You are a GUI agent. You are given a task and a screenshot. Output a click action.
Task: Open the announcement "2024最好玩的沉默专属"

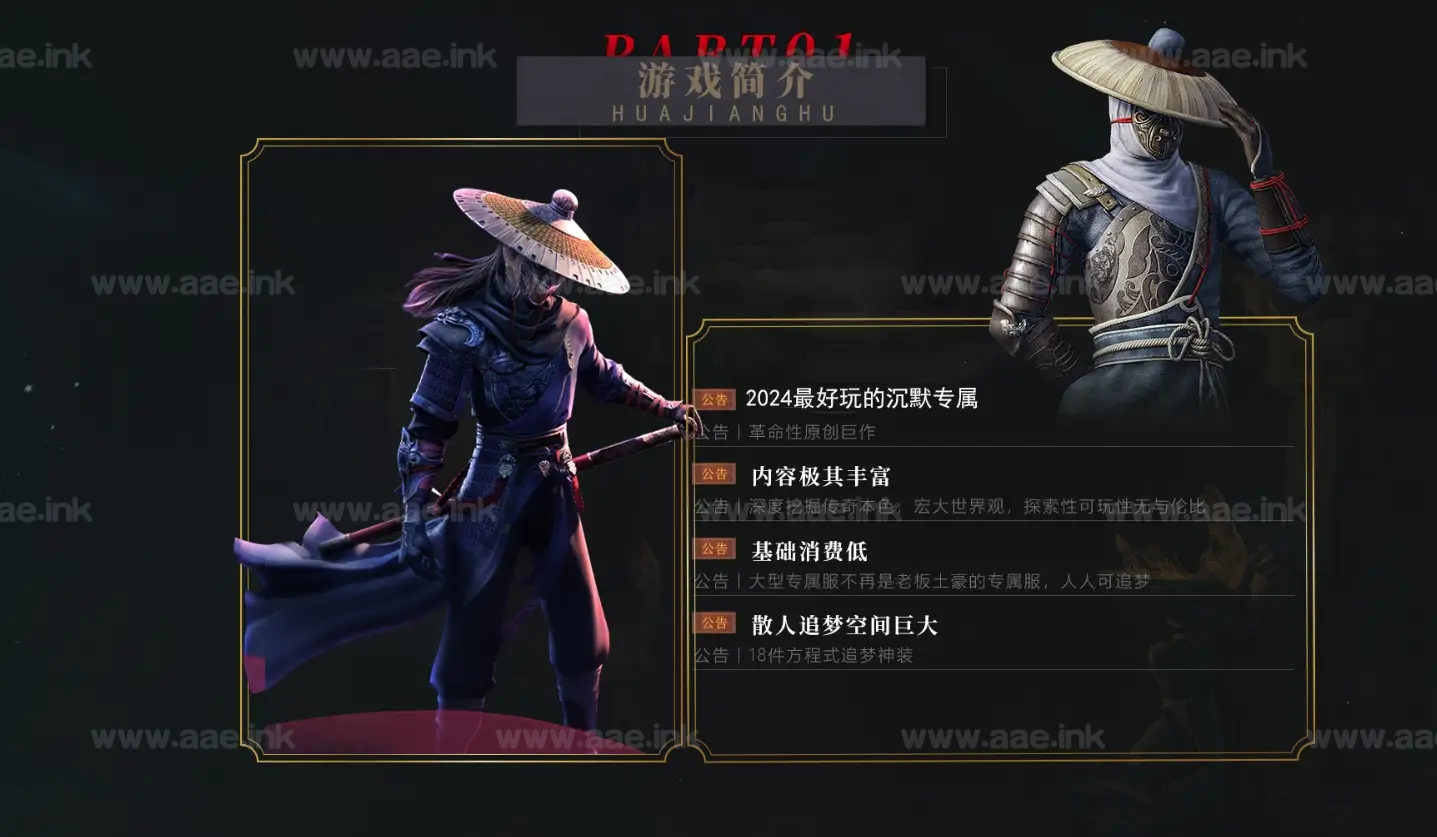coord(861,399)
